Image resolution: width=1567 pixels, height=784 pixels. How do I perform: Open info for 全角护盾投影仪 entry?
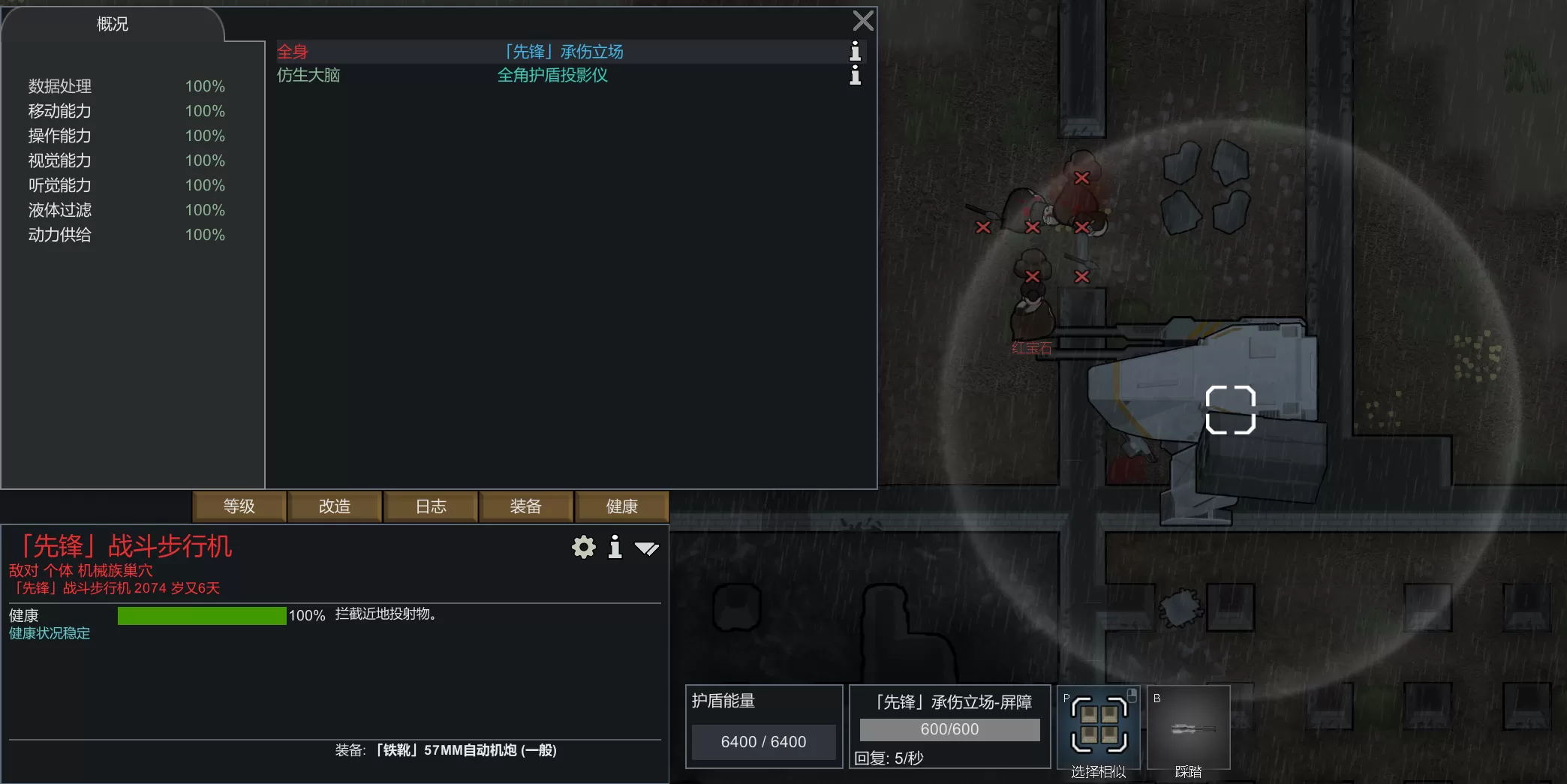coord(855,75)
